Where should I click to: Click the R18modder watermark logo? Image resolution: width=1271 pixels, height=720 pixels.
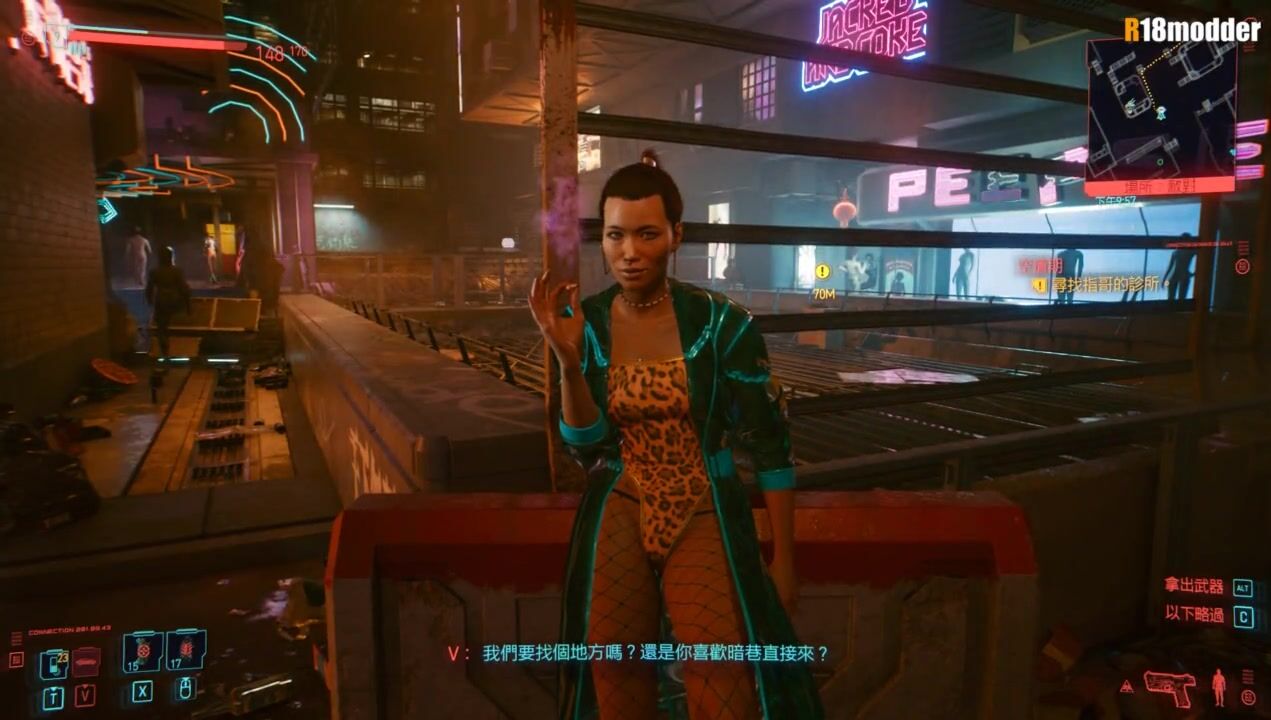(x=1192, y=30)
